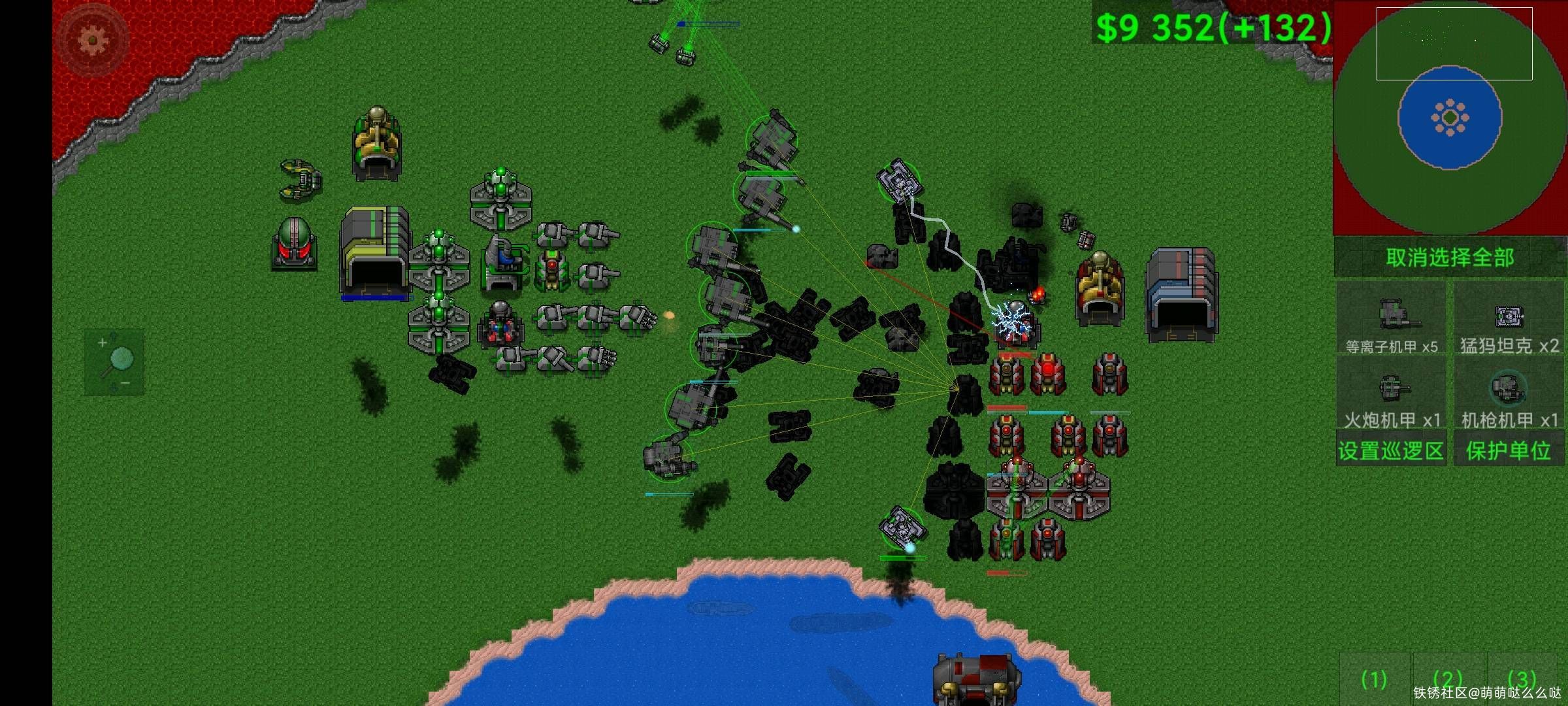
Task: Select control group (2)
Action: pyautogui.click(x=1448, y=680)
